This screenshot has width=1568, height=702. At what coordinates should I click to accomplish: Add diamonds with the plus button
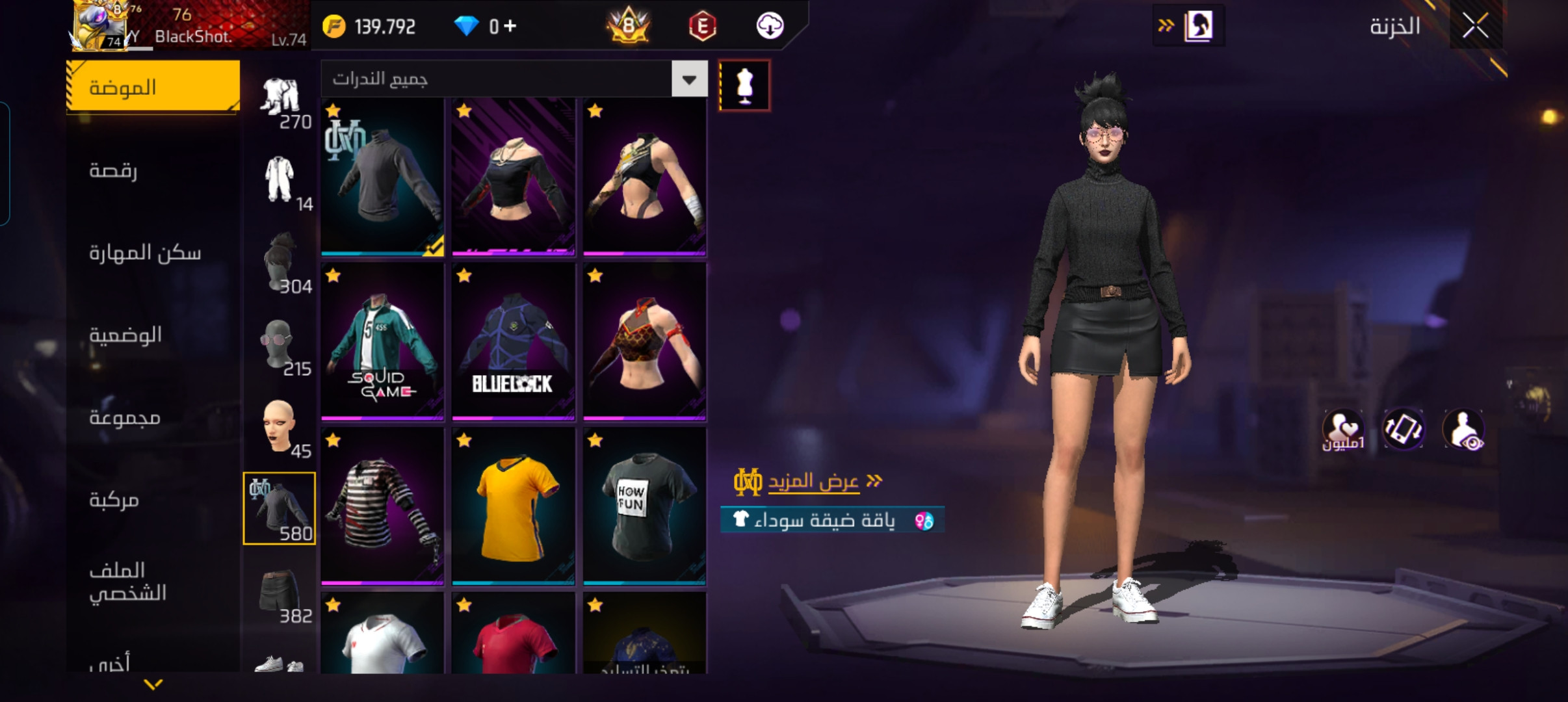pyautogui.click(x=510, y=26)
